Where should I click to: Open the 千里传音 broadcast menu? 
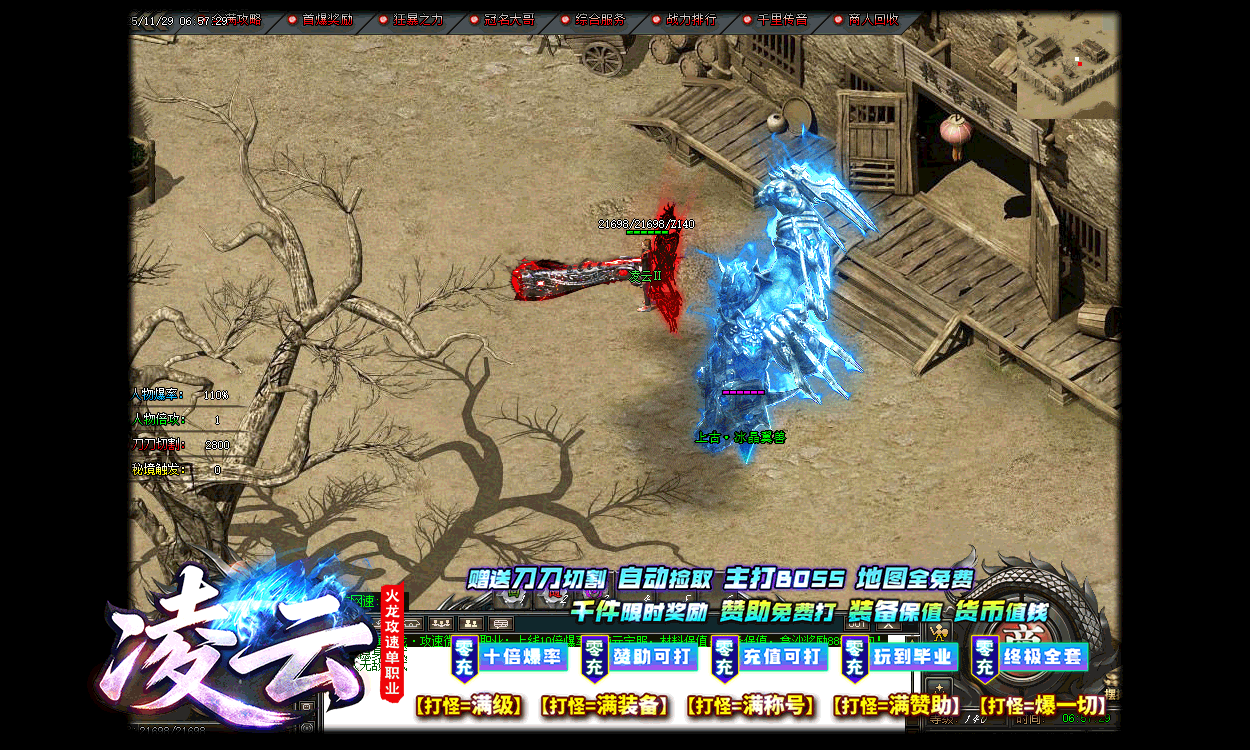point(781,20)
